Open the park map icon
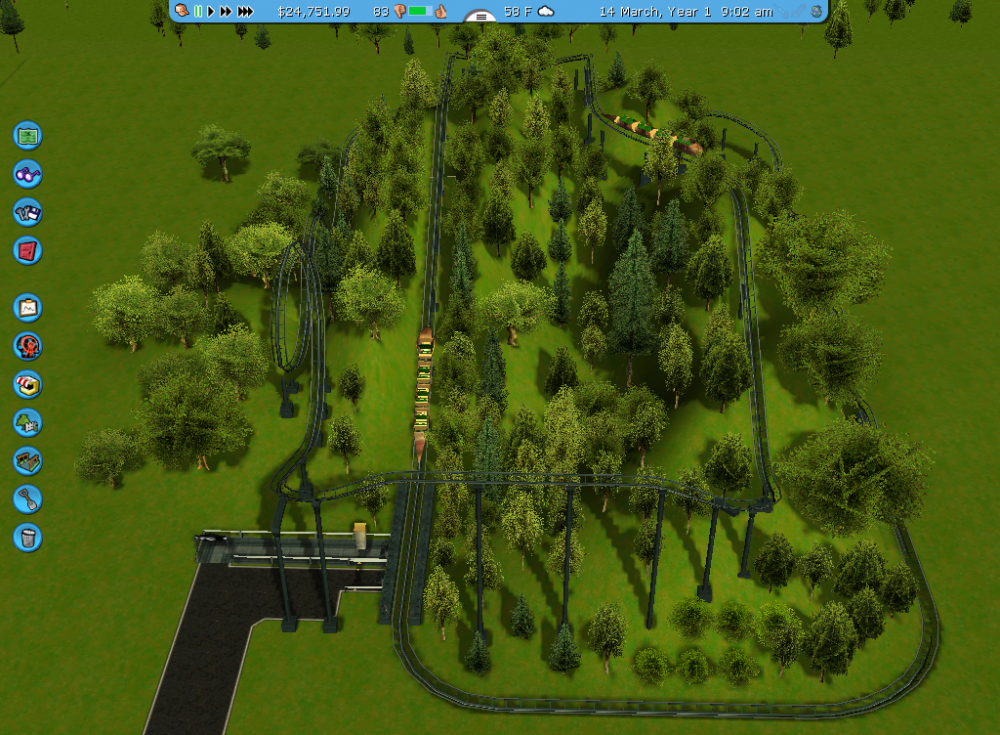Viewport: 1000px width, 735px height. point(27,134)
